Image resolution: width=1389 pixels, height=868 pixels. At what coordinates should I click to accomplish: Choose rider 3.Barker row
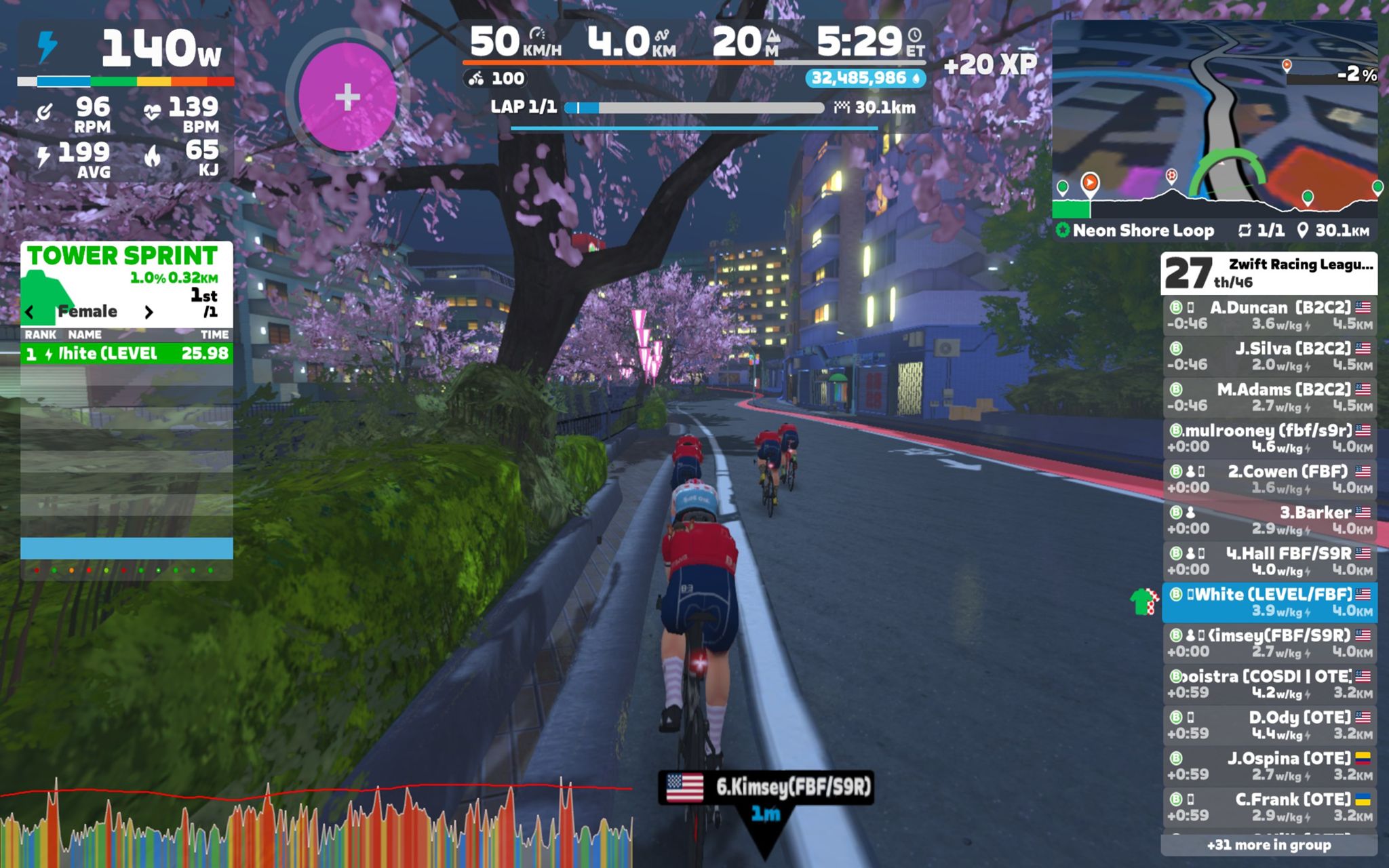tap(1268, 521)
